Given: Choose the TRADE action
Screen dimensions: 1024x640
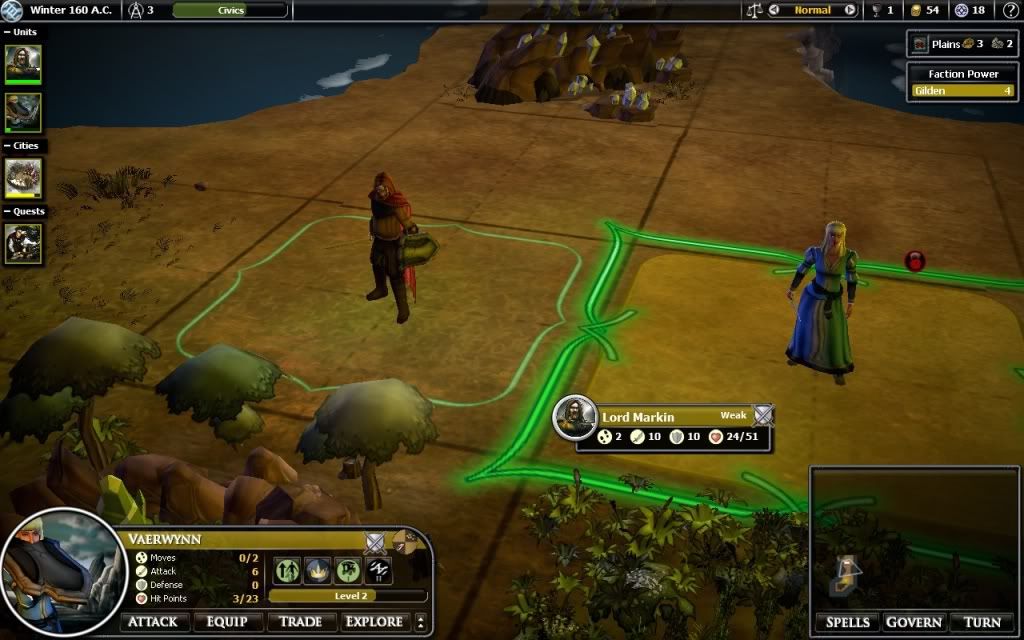Looking at the screenshot, I should pyautogui.click(x=301, y=622).
